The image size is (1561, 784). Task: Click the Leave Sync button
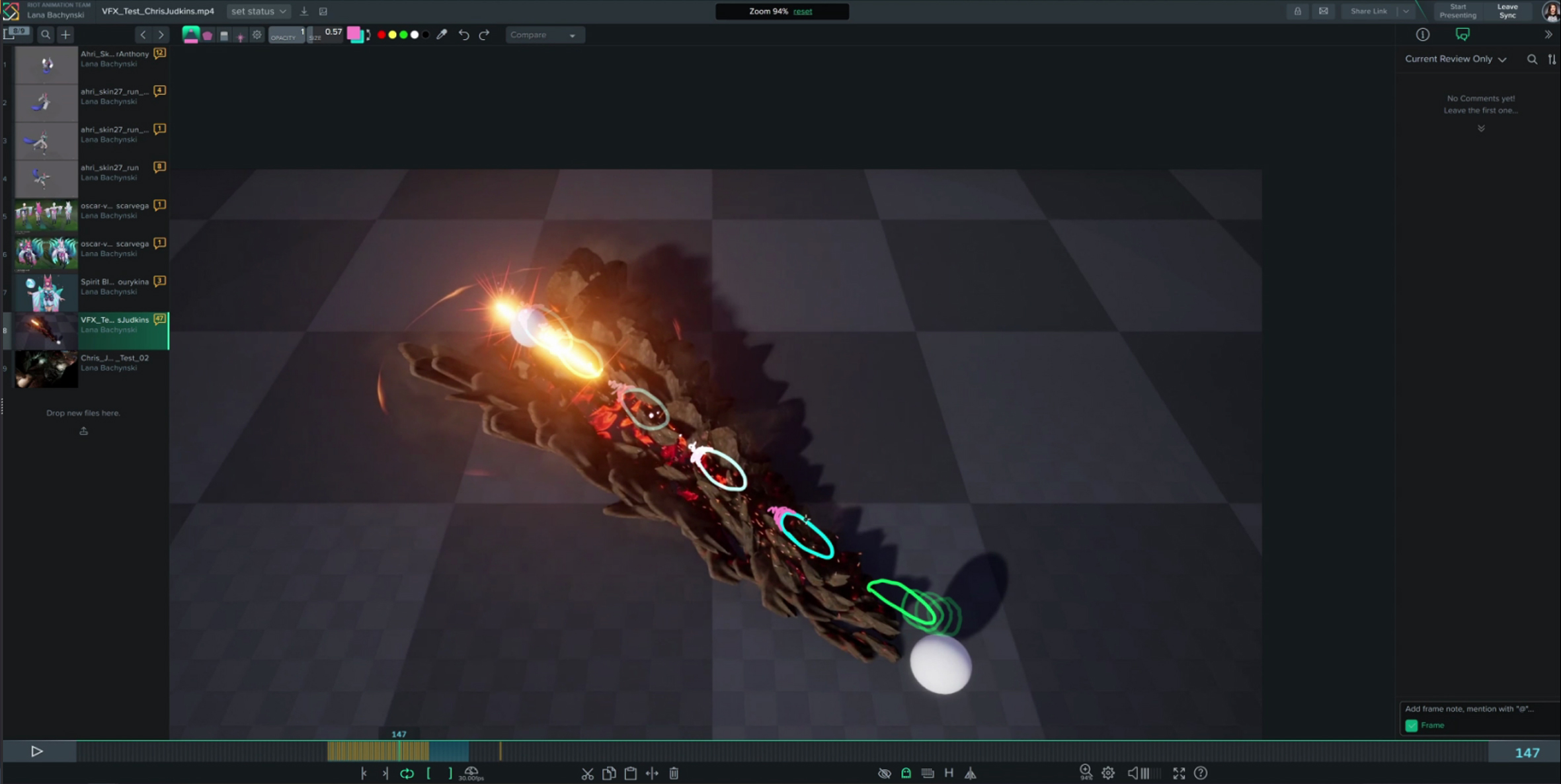1508,11
